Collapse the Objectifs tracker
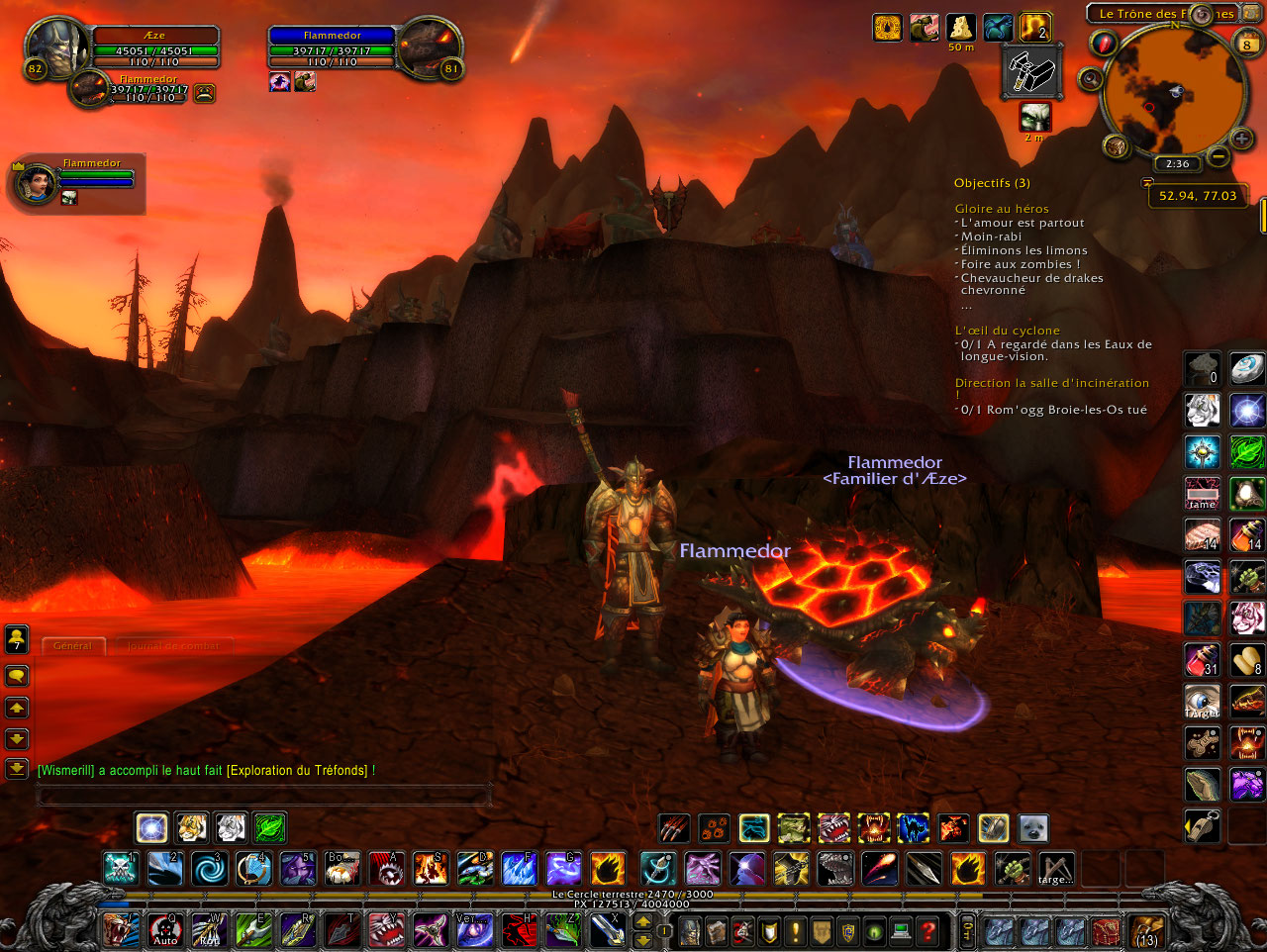Screen dimensions: 1267x952 tap(991, 182)
